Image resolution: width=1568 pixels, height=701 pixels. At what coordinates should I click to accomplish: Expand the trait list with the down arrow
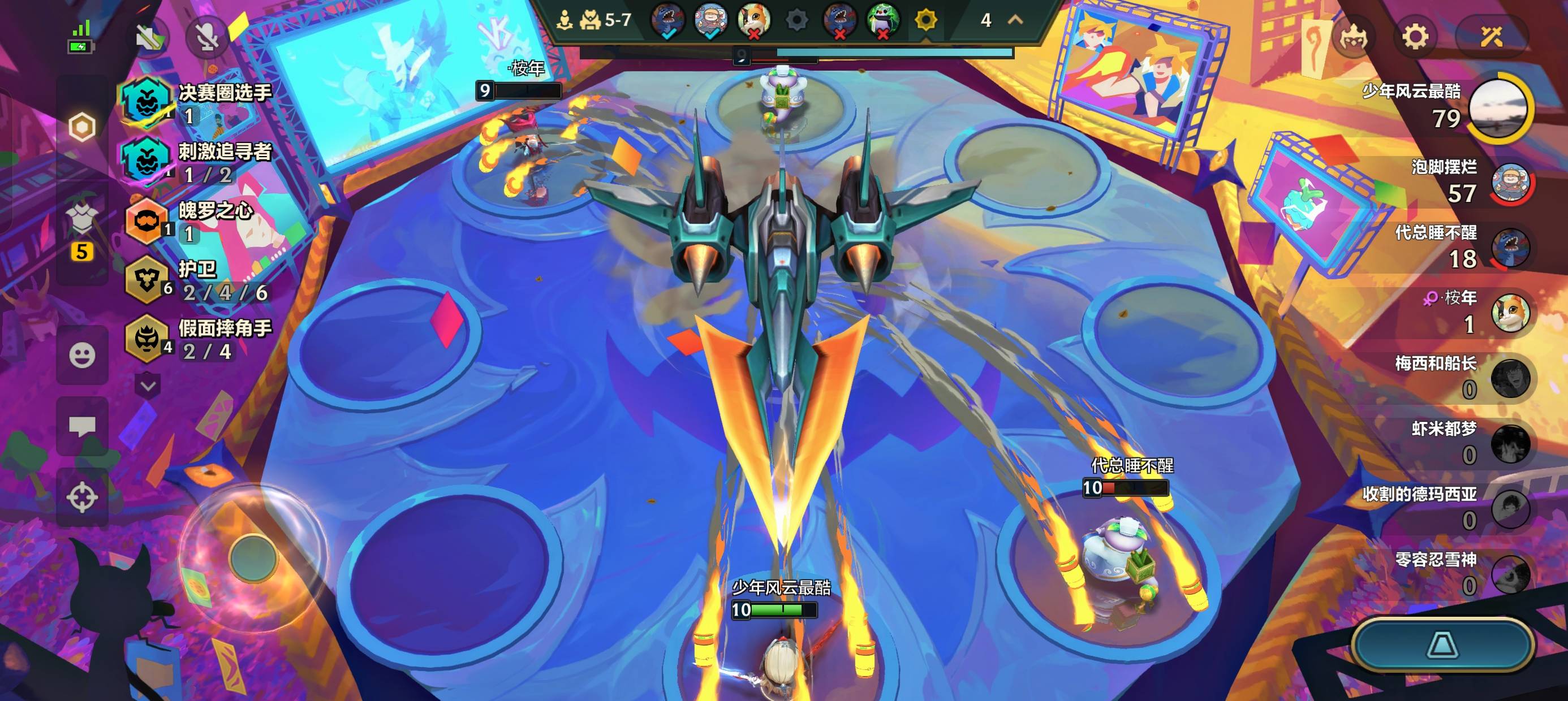pyautogui.click(x=148, y=386)
